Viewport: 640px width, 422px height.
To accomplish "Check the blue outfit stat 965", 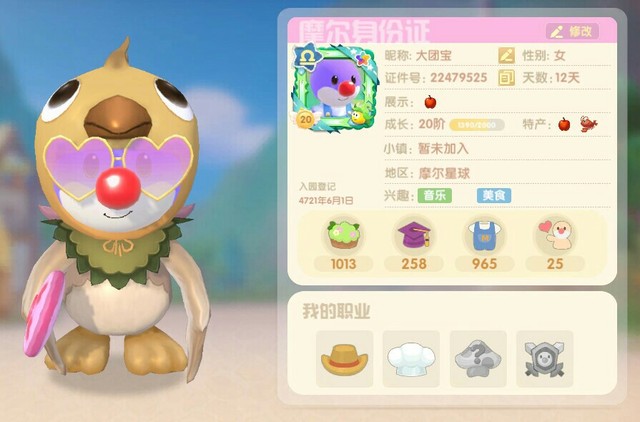I will [x=484, y=244].
